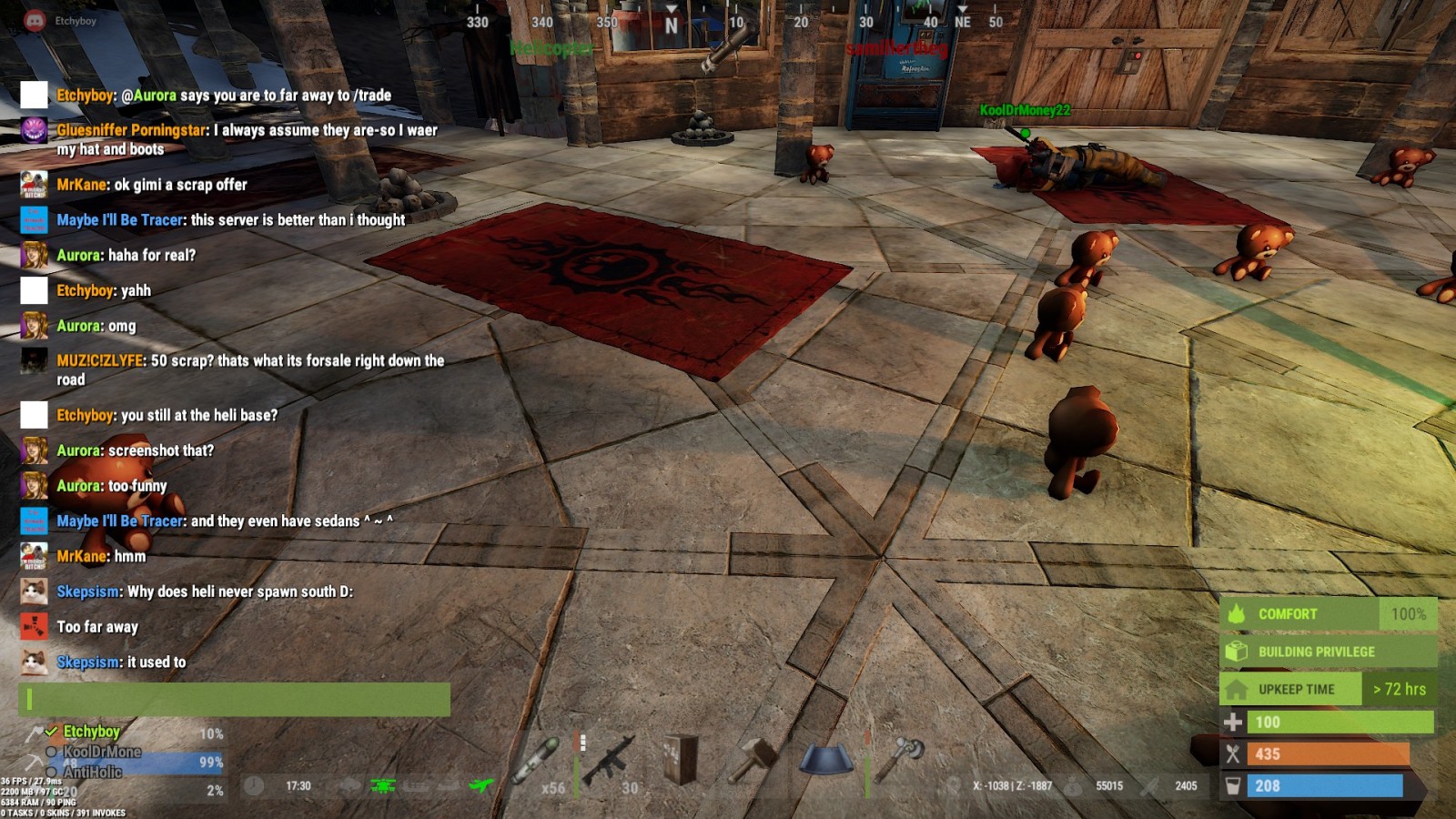Click the green helicopter event icon
Screen dimensions: 1456x819
point(383,785)
